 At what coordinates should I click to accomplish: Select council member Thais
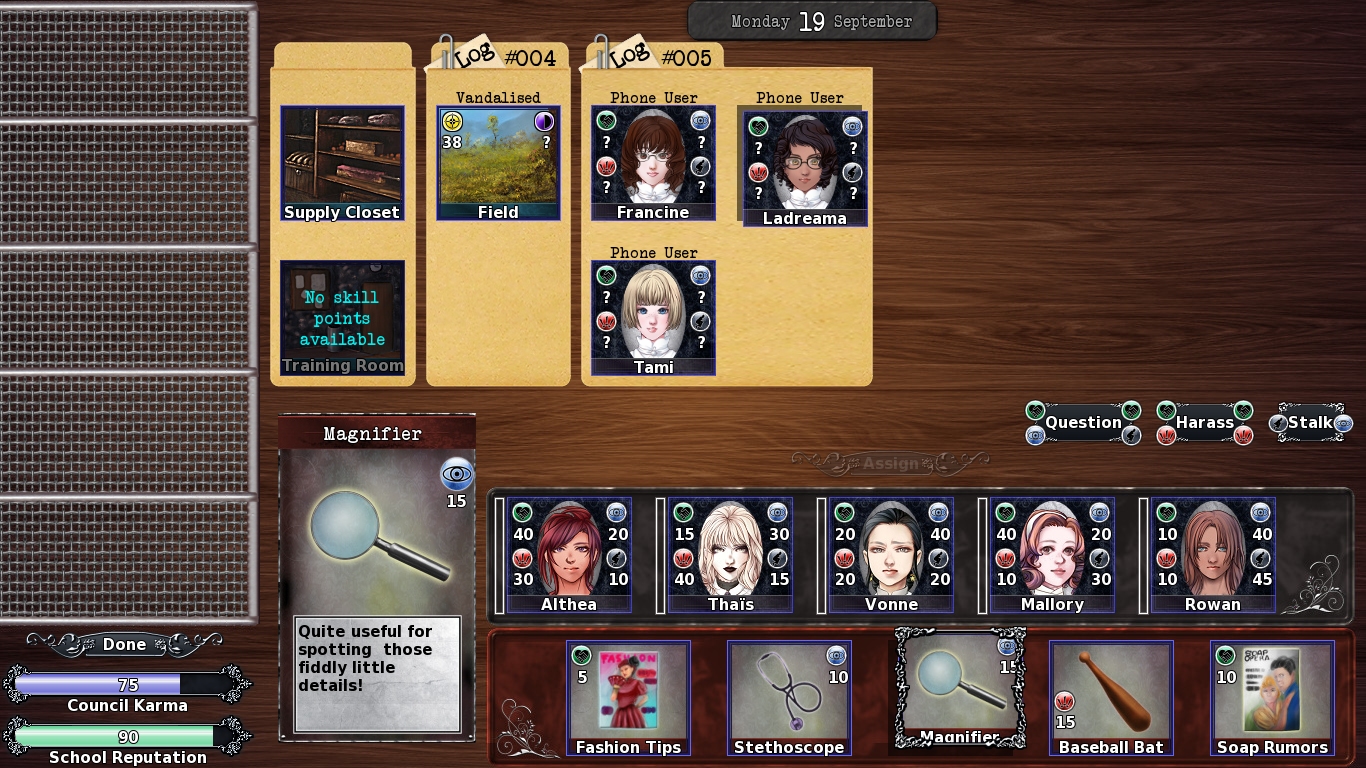tap(730, 555)
